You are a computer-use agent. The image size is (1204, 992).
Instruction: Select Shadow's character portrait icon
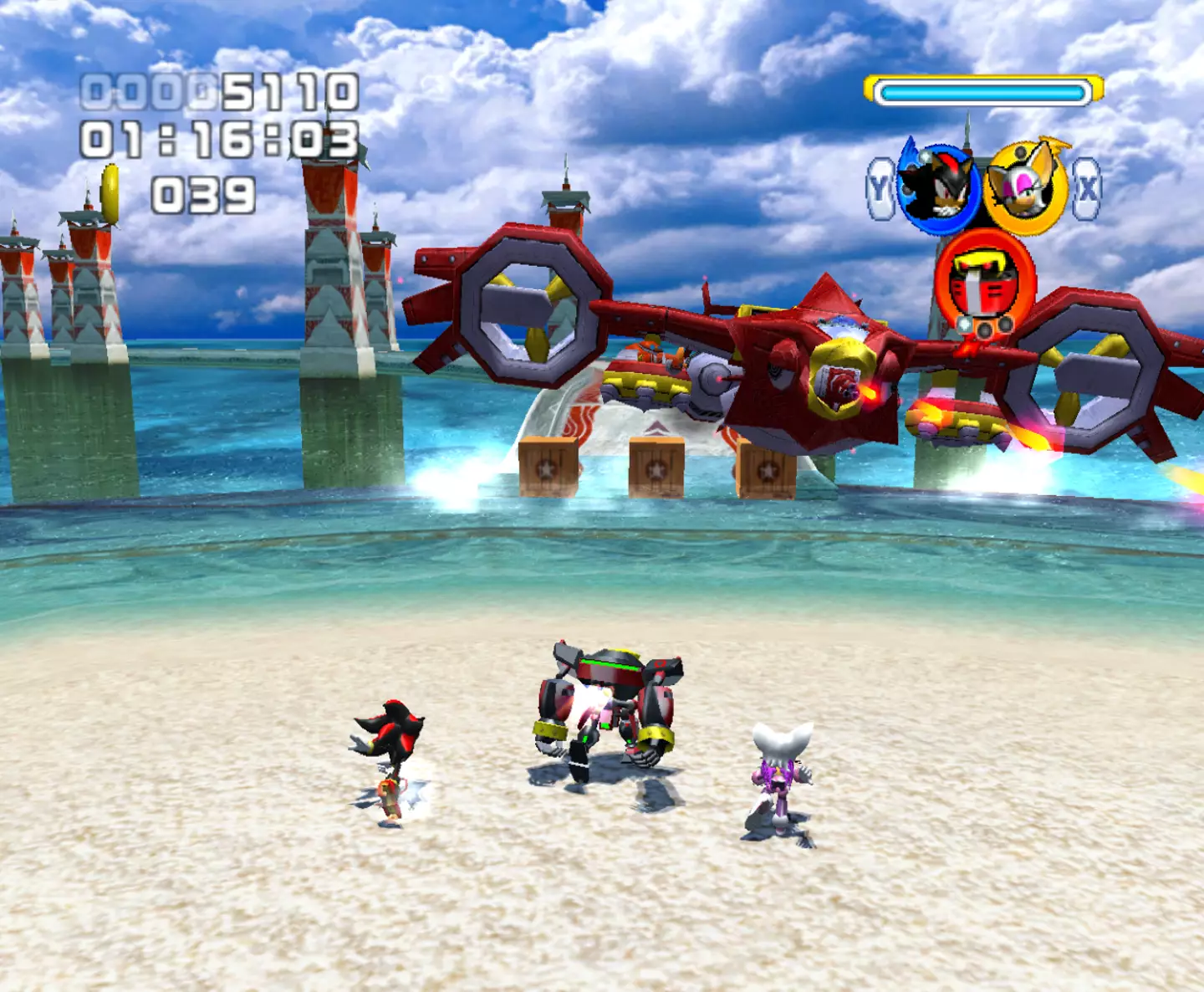click(937, 188)
